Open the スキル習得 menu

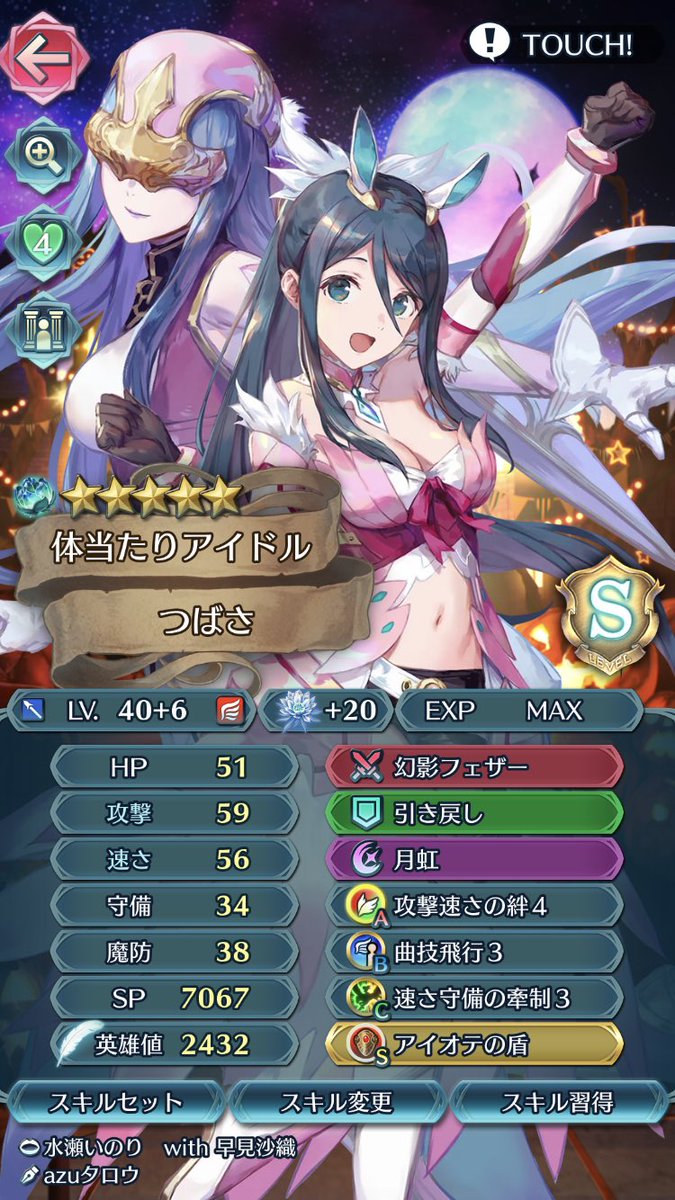coord(558,1102)
